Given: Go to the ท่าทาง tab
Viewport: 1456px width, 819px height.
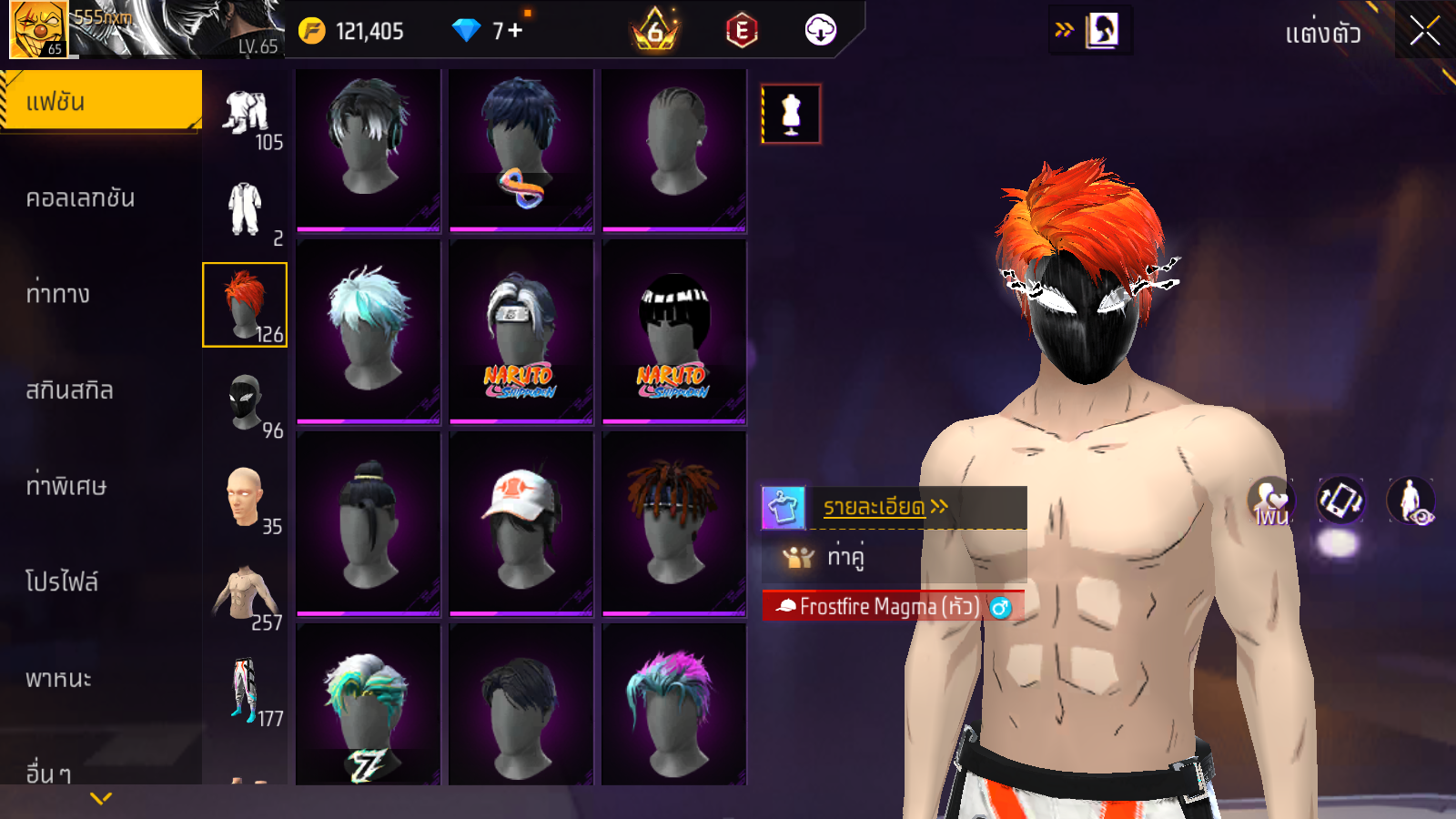Looking at the screenshot, I should click(58, 294).
